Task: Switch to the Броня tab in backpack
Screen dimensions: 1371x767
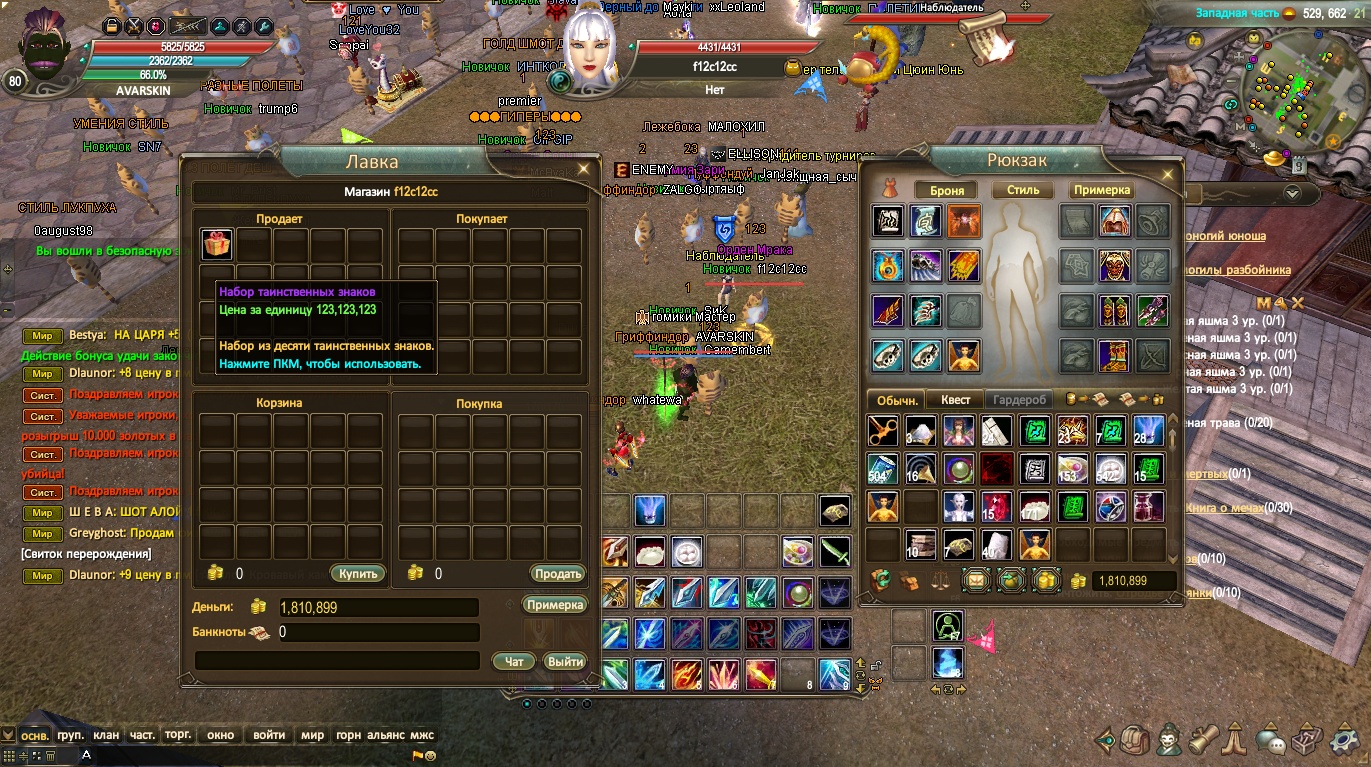Action: click(947, 190)
